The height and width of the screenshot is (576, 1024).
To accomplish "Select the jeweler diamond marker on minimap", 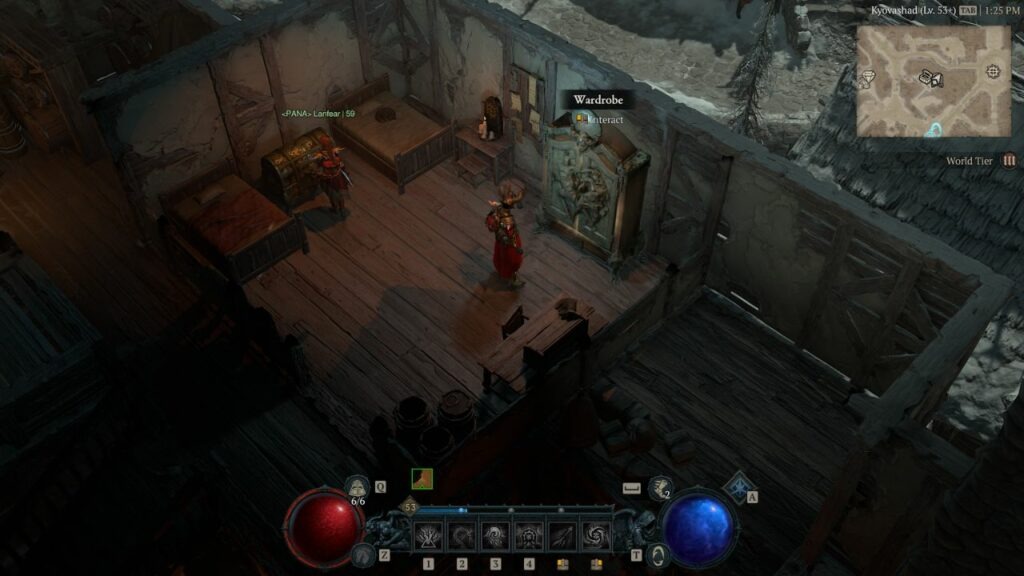I will pos(870,74).
